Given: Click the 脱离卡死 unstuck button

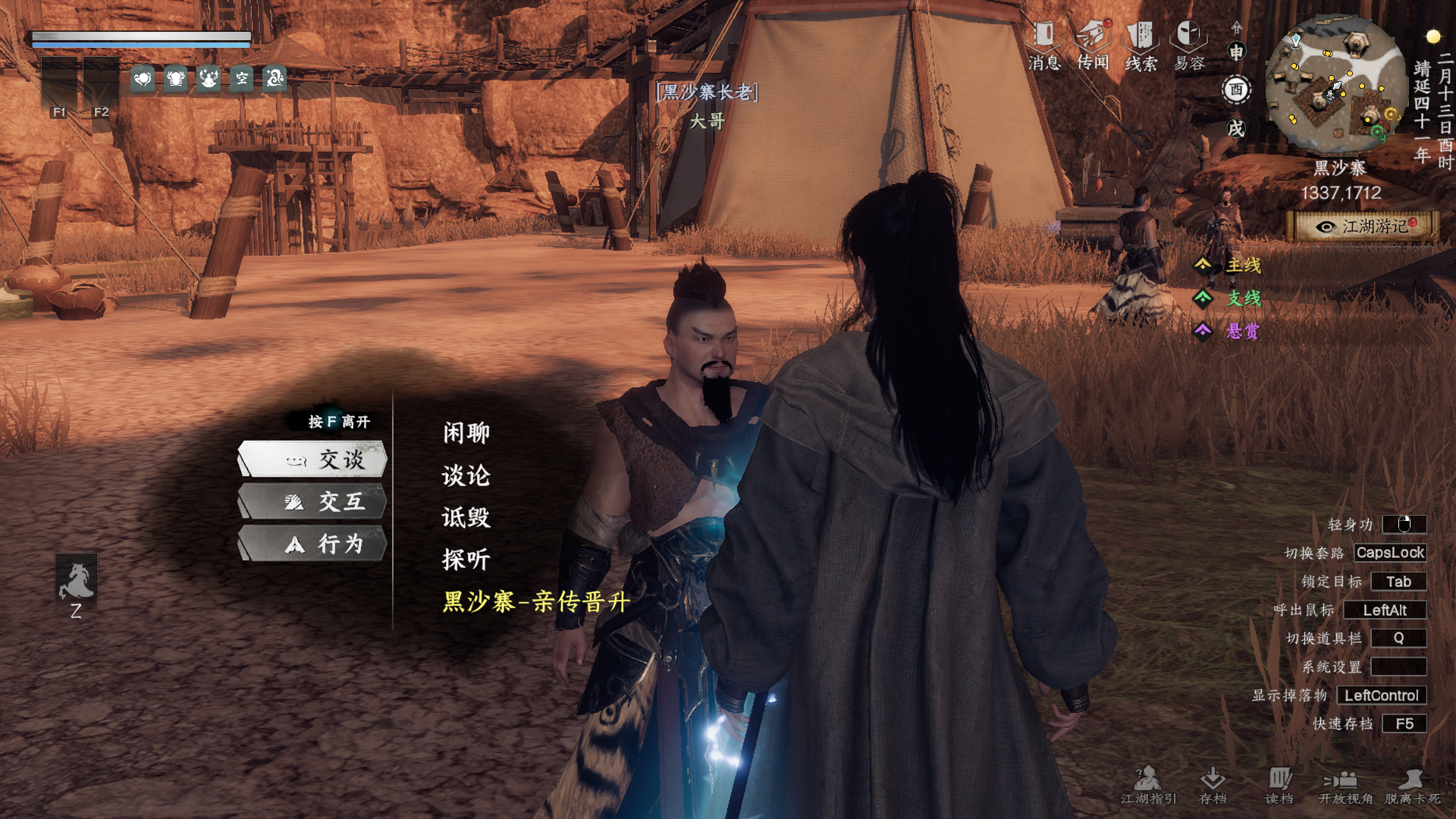Looking at the screenshot, I should pos(1412,786).
